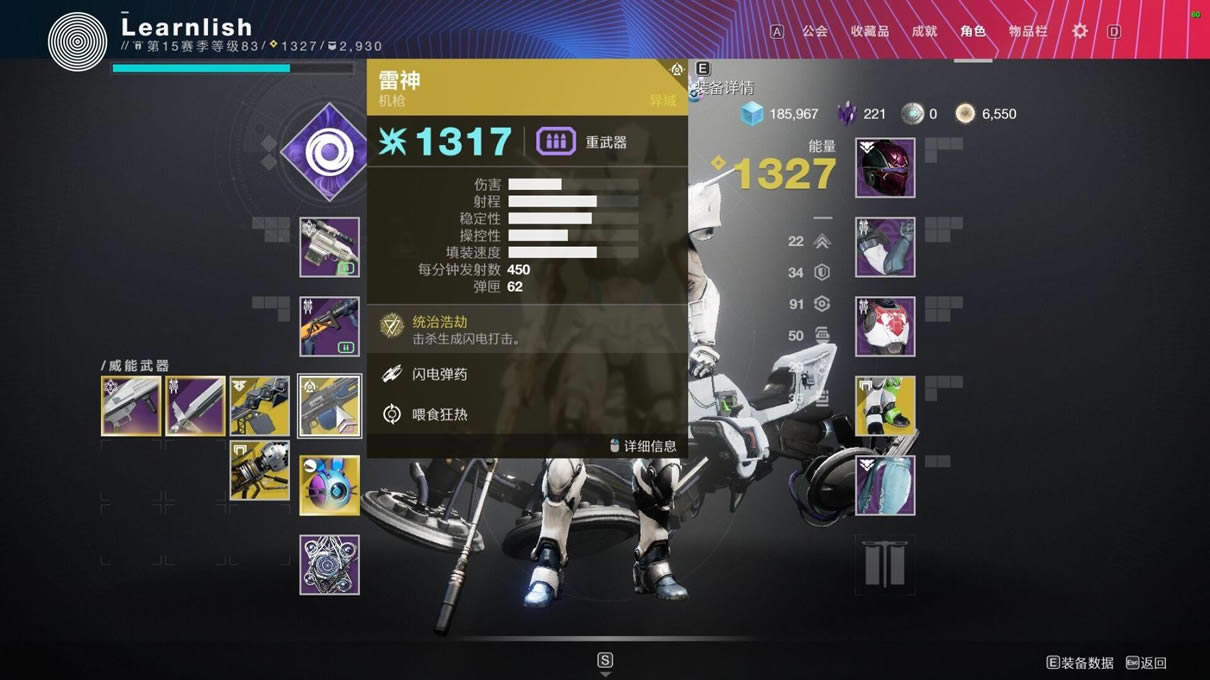Switch to the 物品栏 inventory tab
The height and width of the screenshot is (680, 1210).
[x=1028, y=31]
